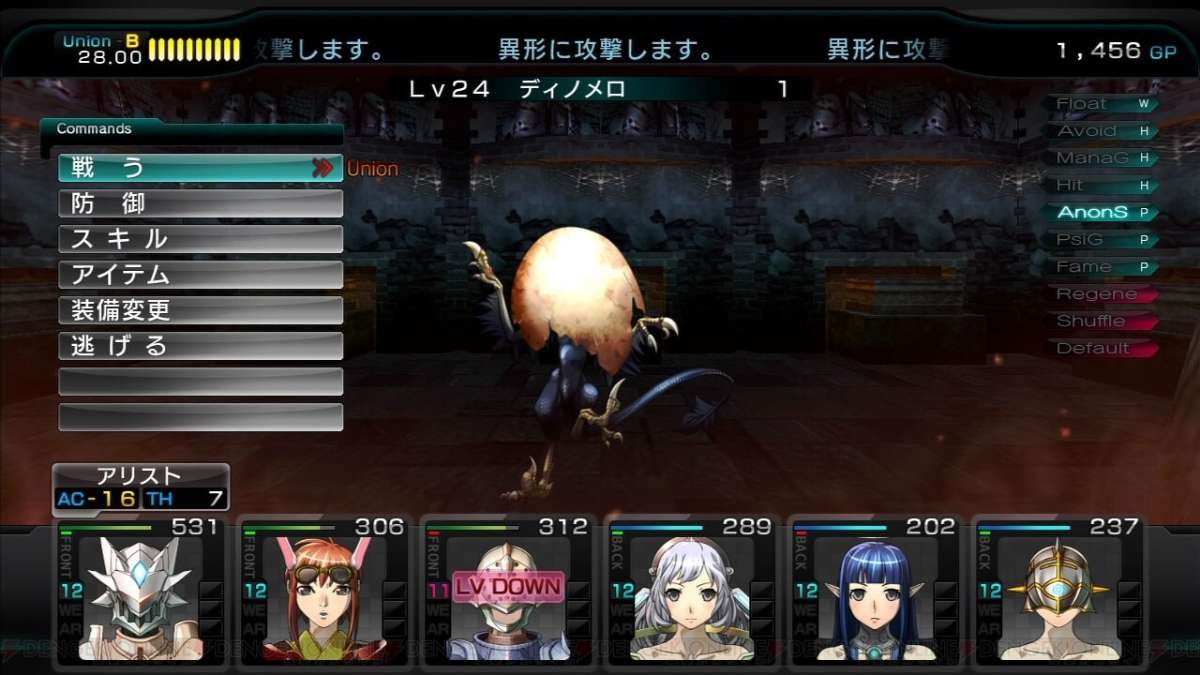The width and height of the screenshot is (1200, 675).
Task: Choose the Hit union skill
Action: [1100, 185]
